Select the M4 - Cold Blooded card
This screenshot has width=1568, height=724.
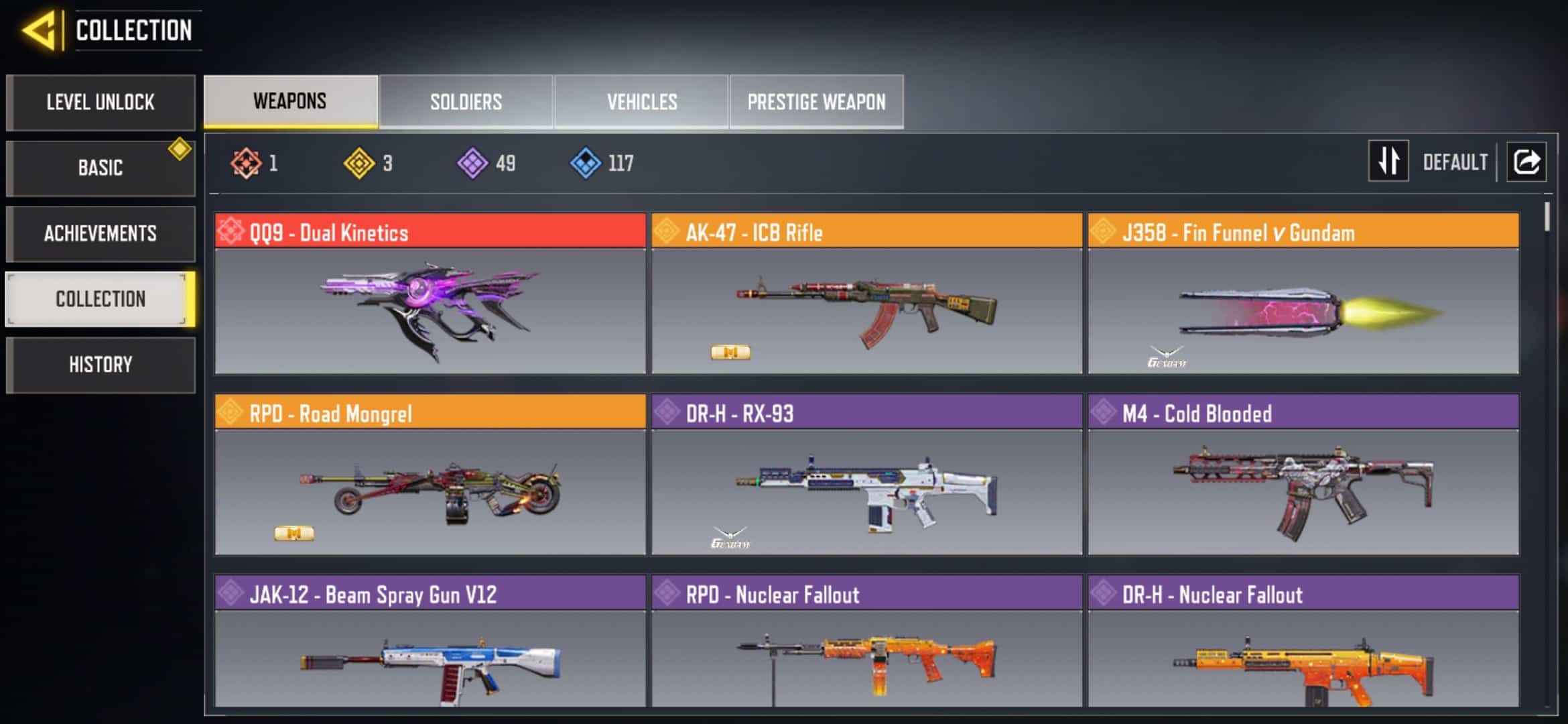[x=1303, y=475]
